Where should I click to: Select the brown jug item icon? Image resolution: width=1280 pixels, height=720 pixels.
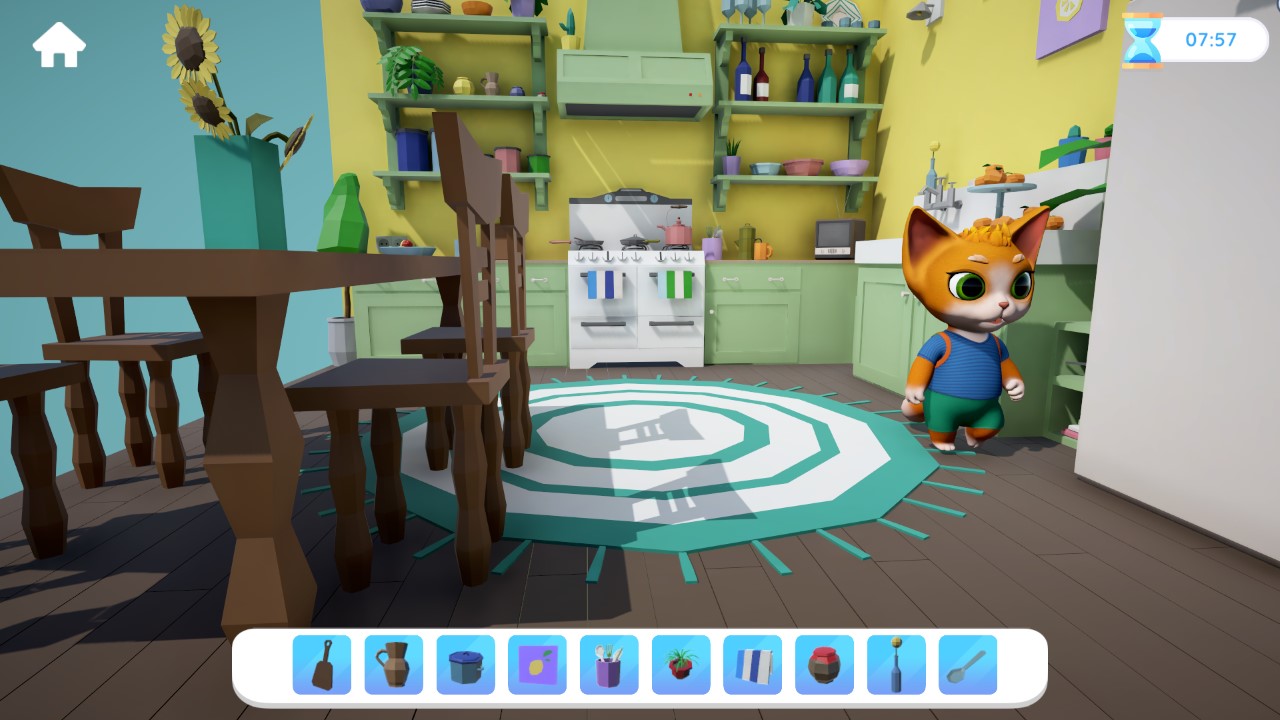(x=392, y=663)
